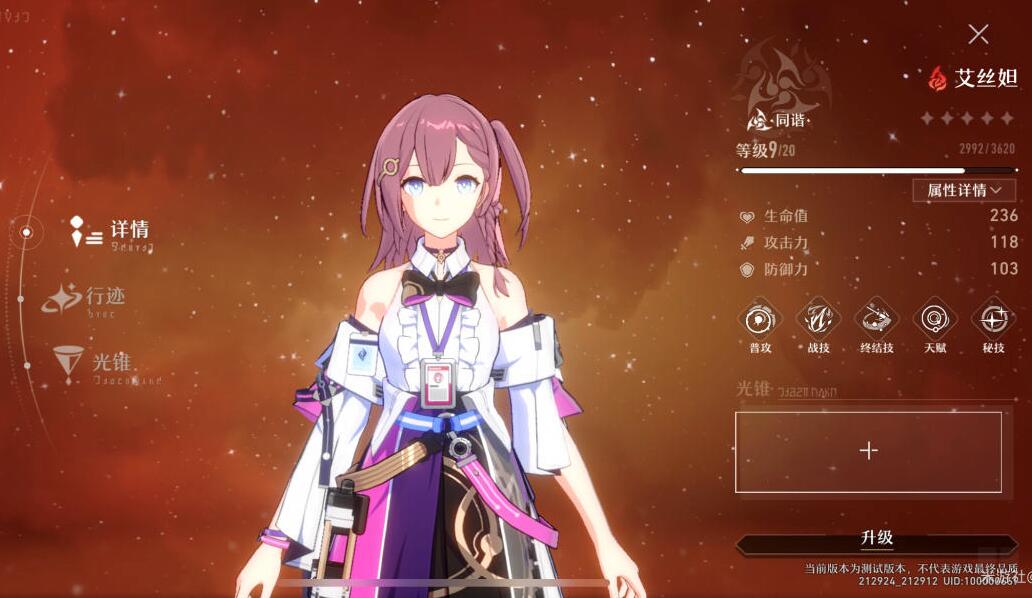Show the 天赋 talent icon
Viewport: 1032px width, 598px height.
(935, 320)
